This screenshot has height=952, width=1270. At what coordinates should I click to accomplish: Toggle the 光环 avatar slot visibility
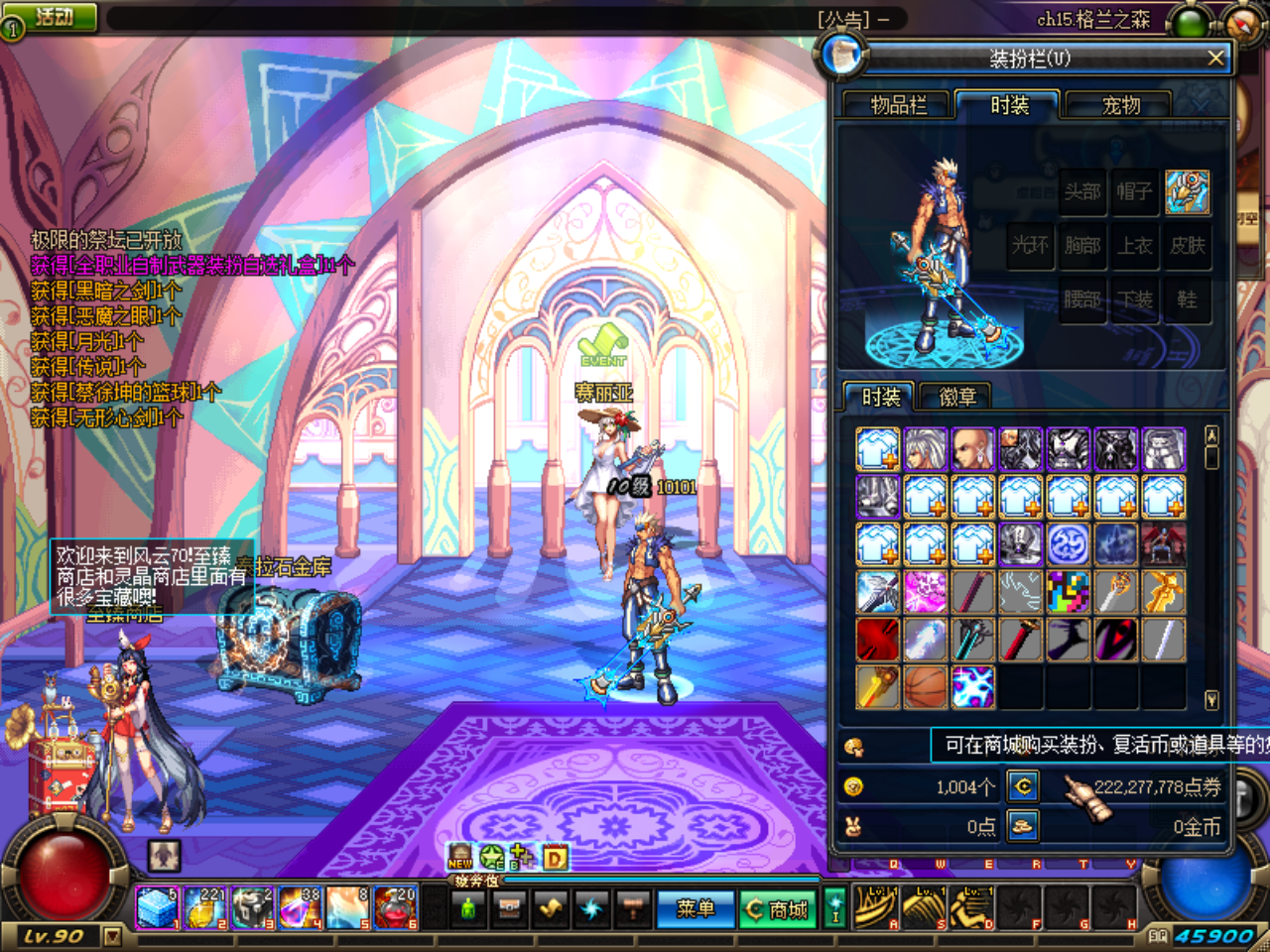coord(1030,247)
